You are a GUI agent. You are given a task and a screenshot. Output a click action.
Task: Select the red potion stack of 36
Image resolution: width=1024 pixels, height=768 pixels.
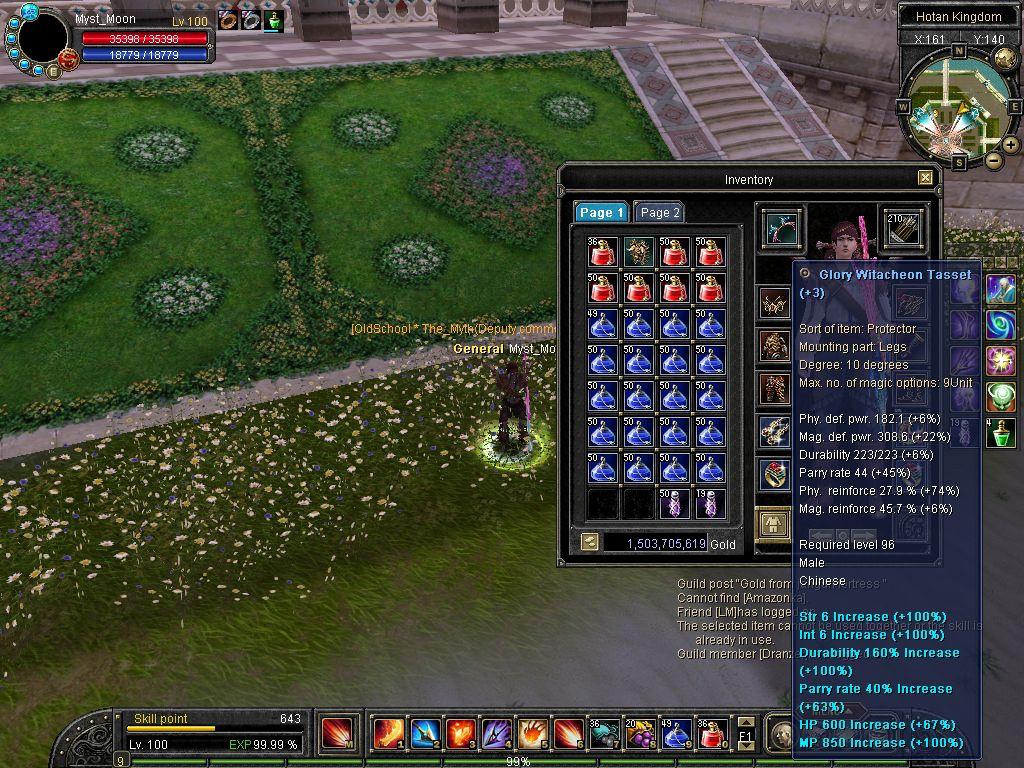(602, 253)
